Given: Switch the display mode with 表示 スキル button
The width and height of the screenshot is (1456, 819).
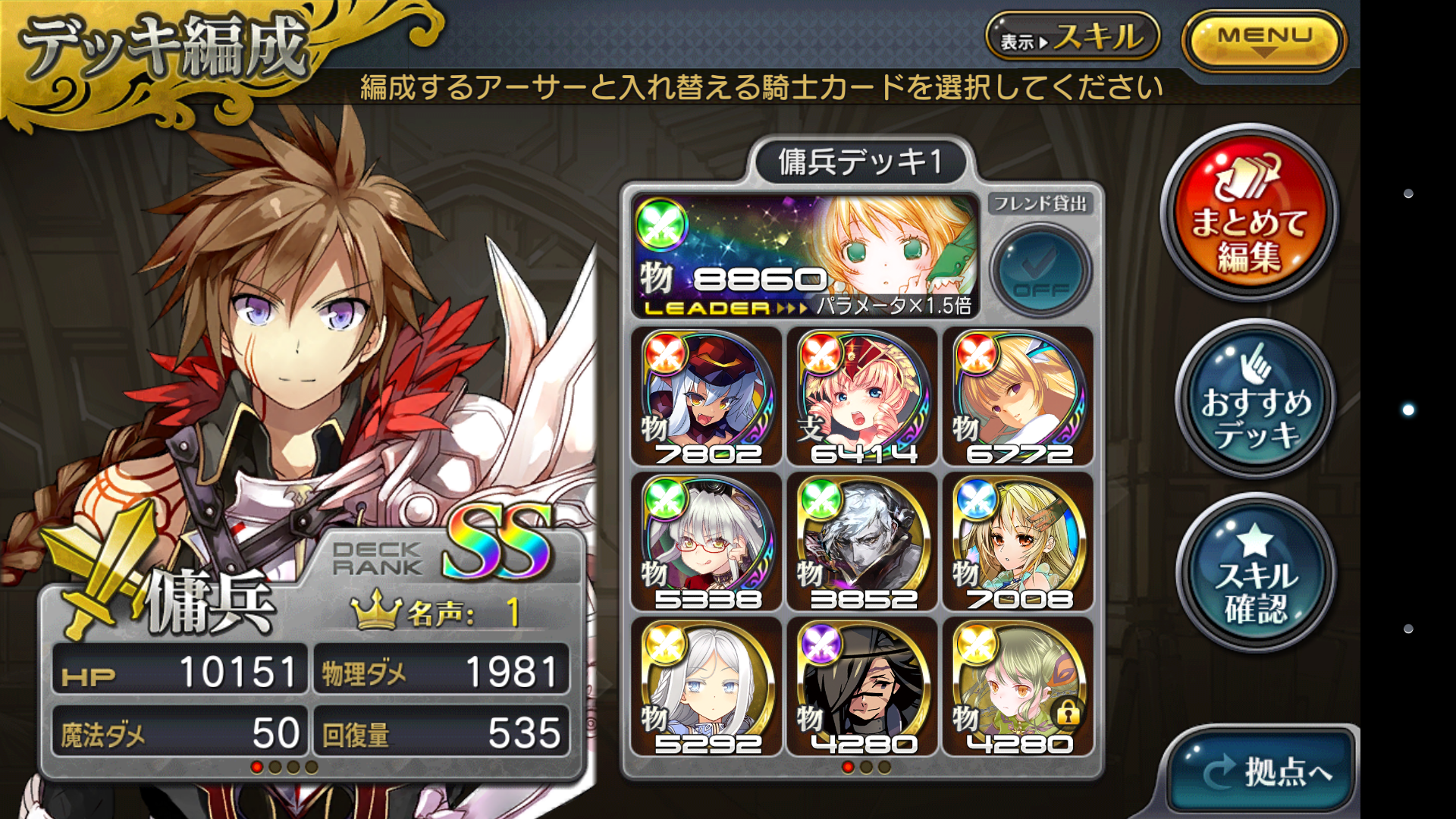Looking at the screenshot, I should pos(1072,37).
